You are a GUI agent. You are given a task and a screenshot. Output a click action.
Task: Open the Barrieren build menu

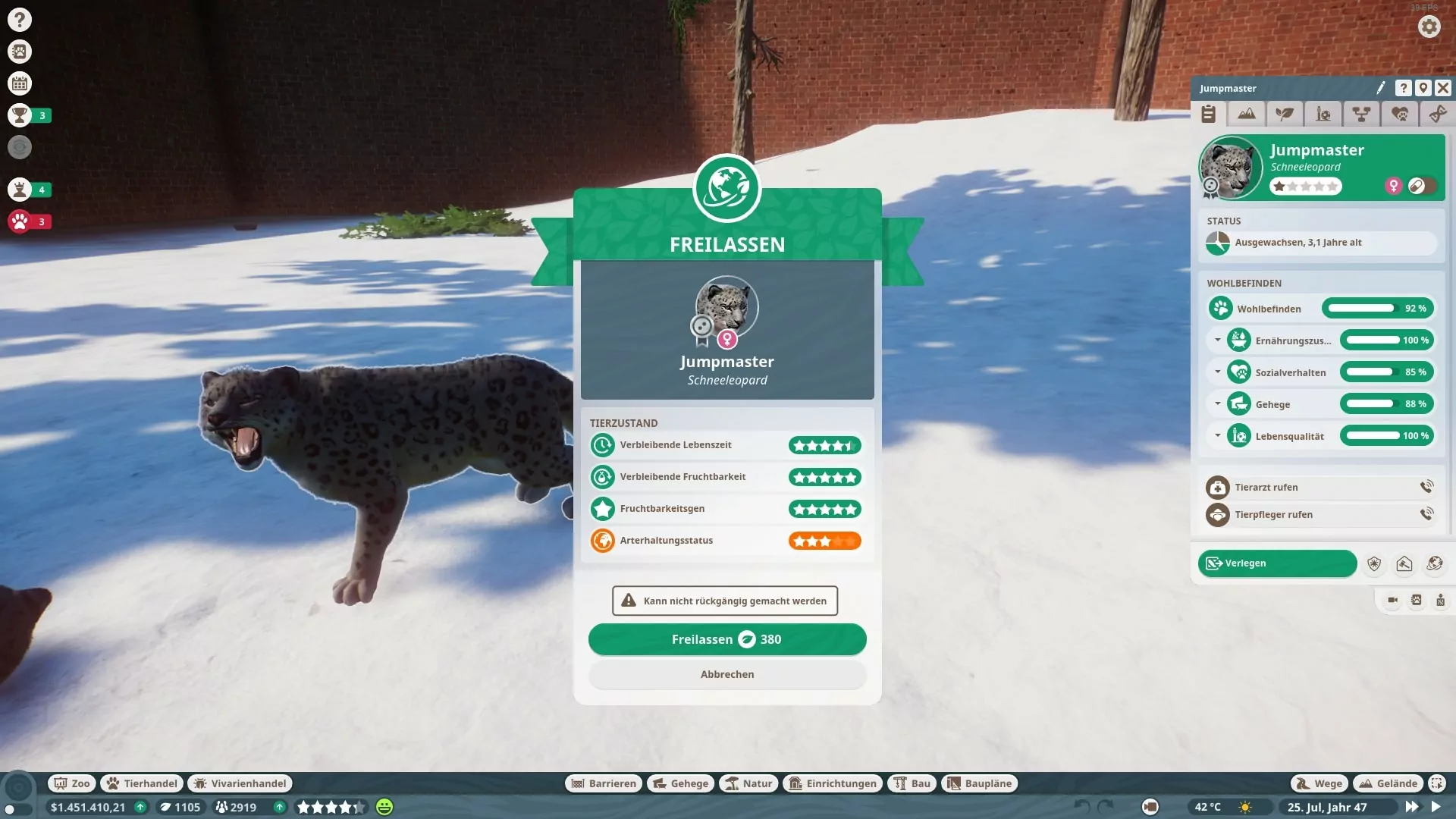tap(604, 783)
